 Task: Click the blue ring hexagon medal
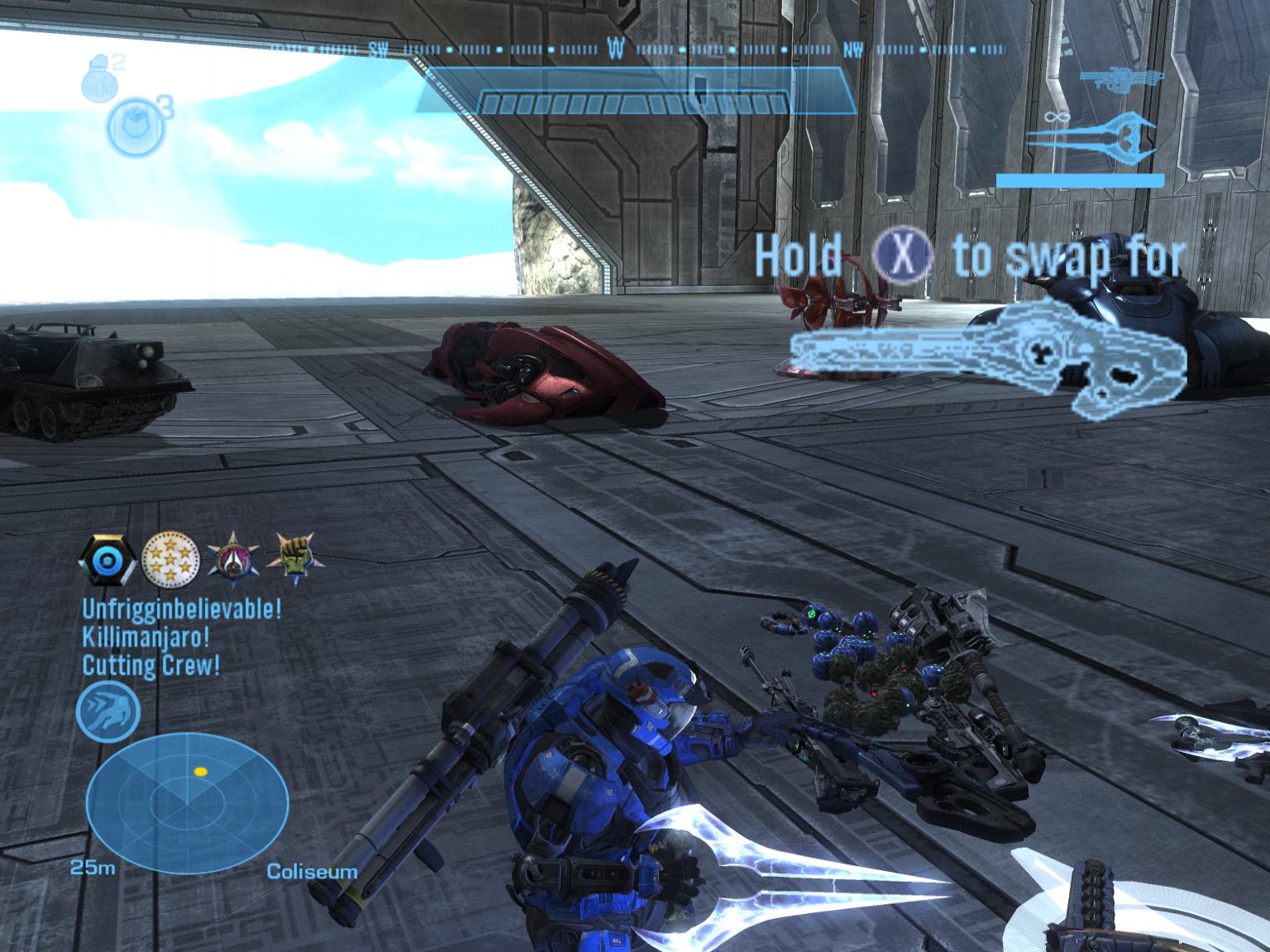click(107, 559)
